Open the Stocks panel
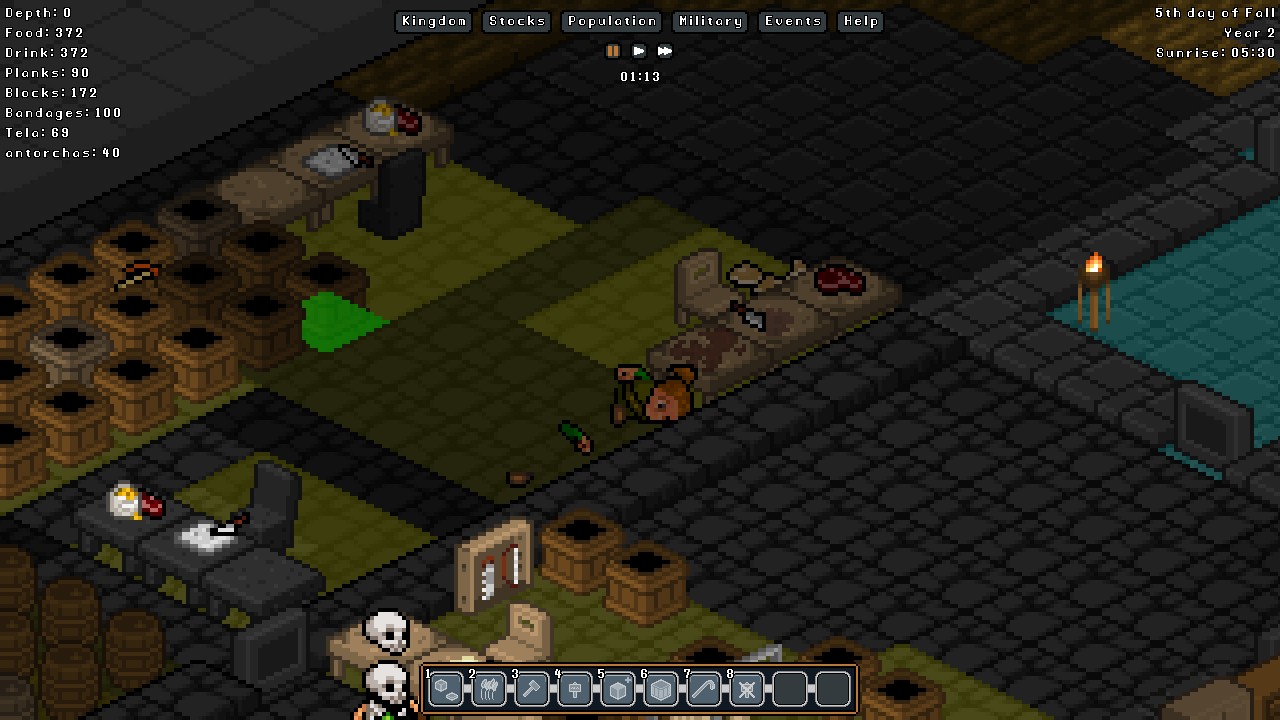The width and height of the screenshot is (1280, 720). tap(516, 21)
